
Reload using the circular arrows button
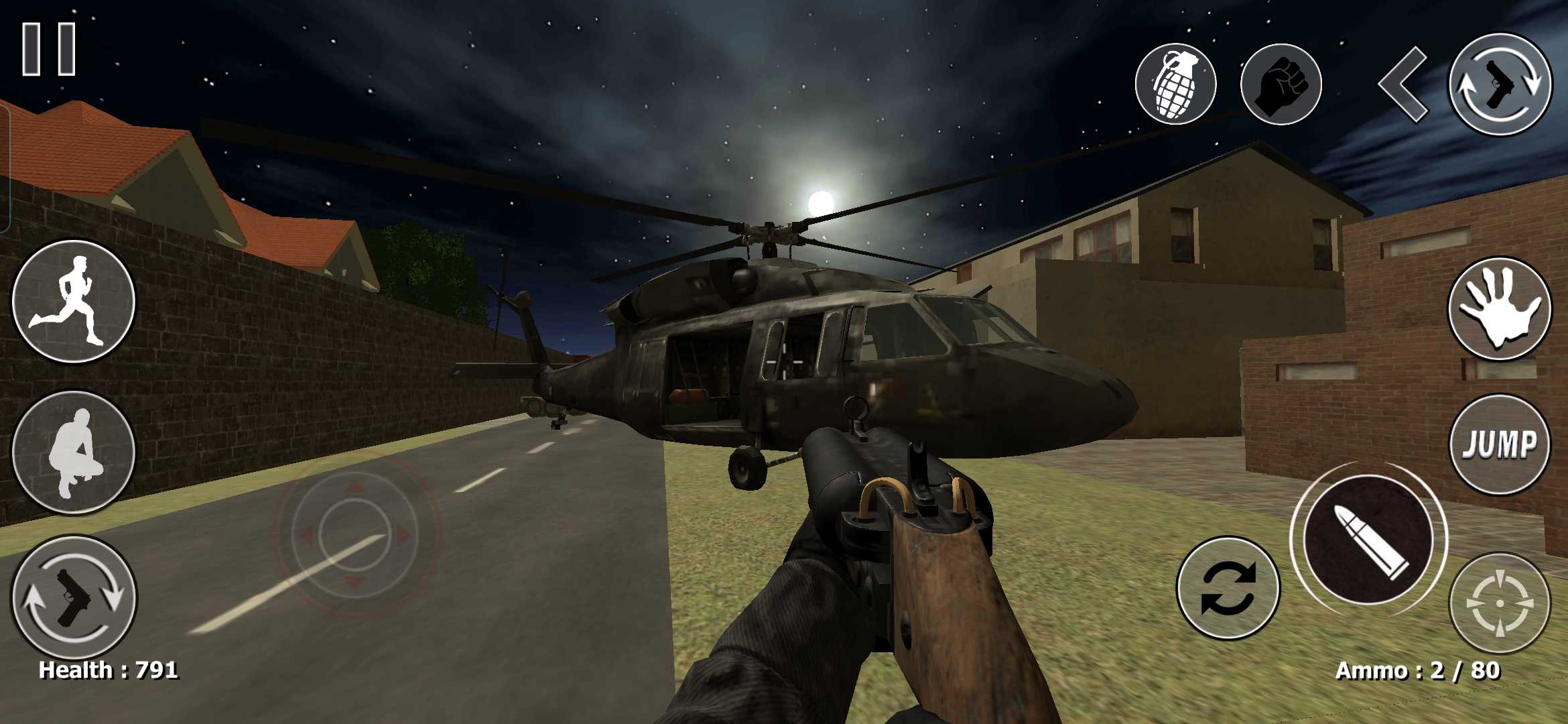click(1228, 587)
